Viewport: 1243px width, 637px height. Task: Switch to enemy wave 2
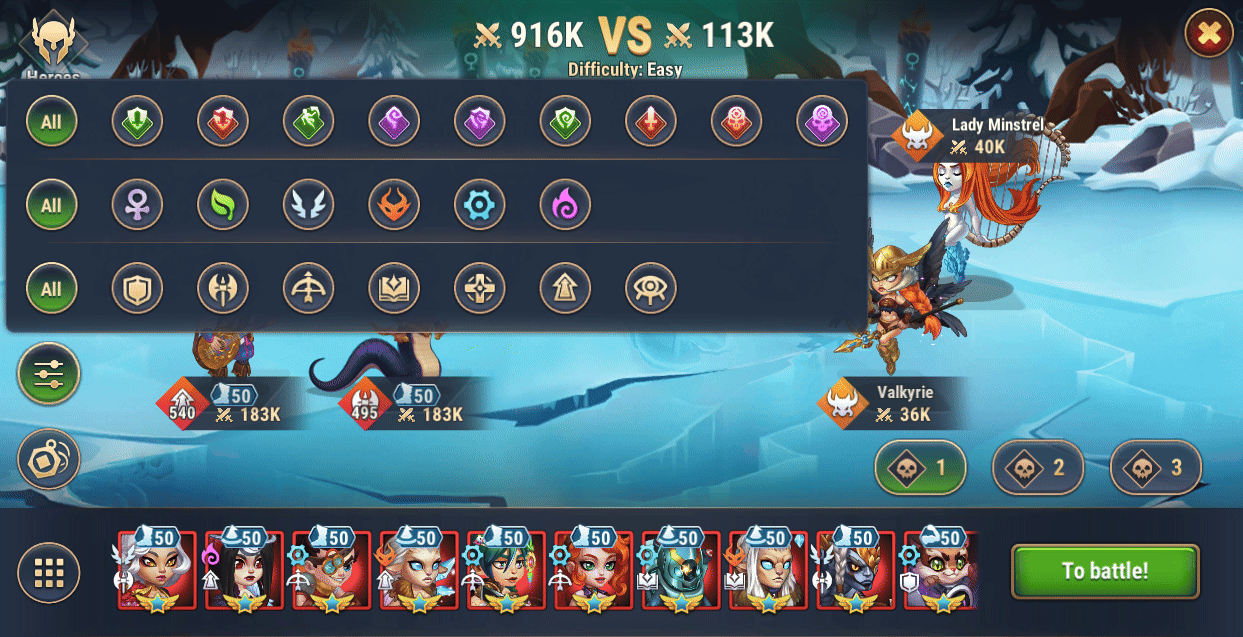(1037, 467)
